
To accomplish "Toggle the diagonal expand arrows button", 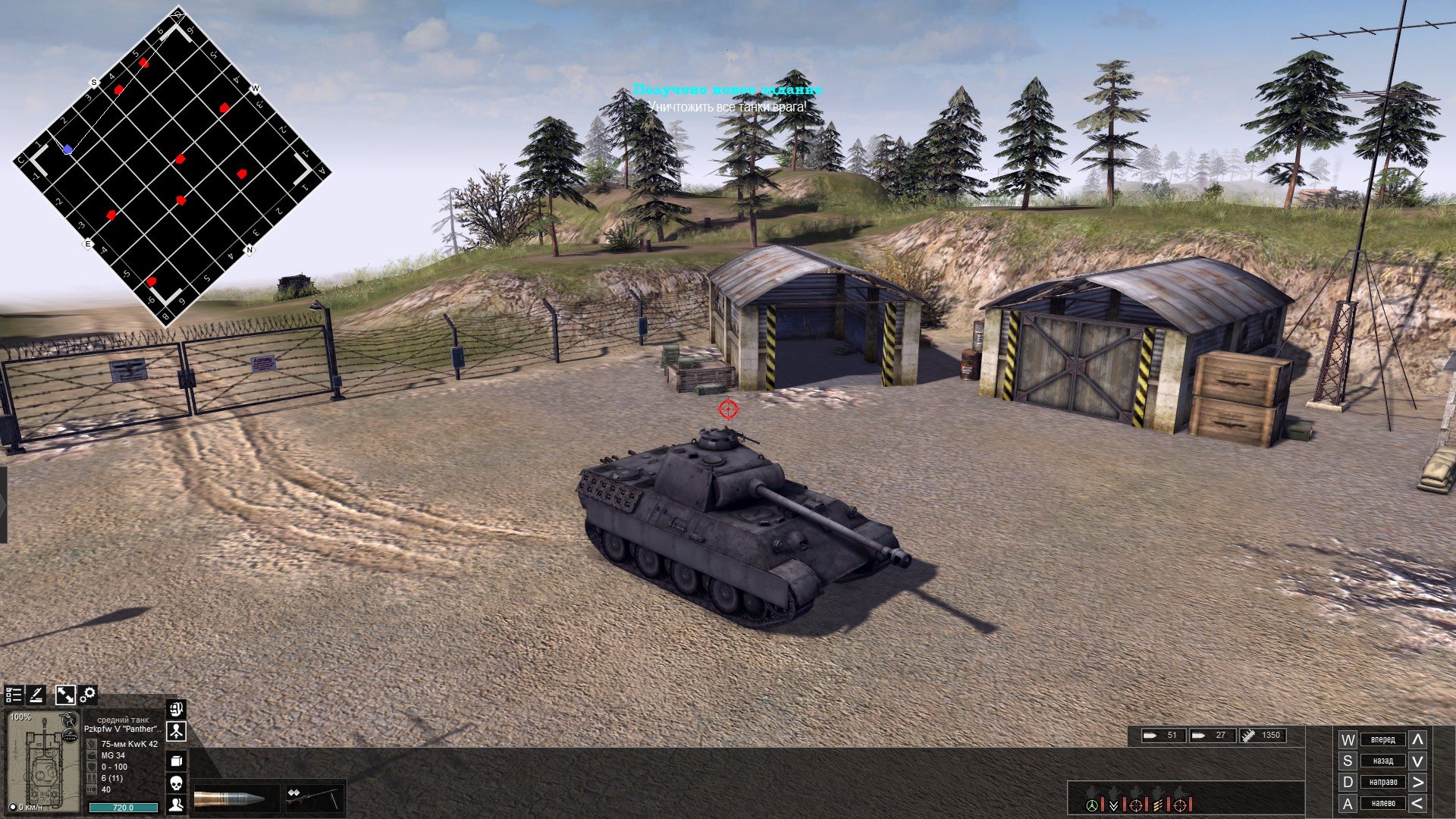I will (65, 695).
